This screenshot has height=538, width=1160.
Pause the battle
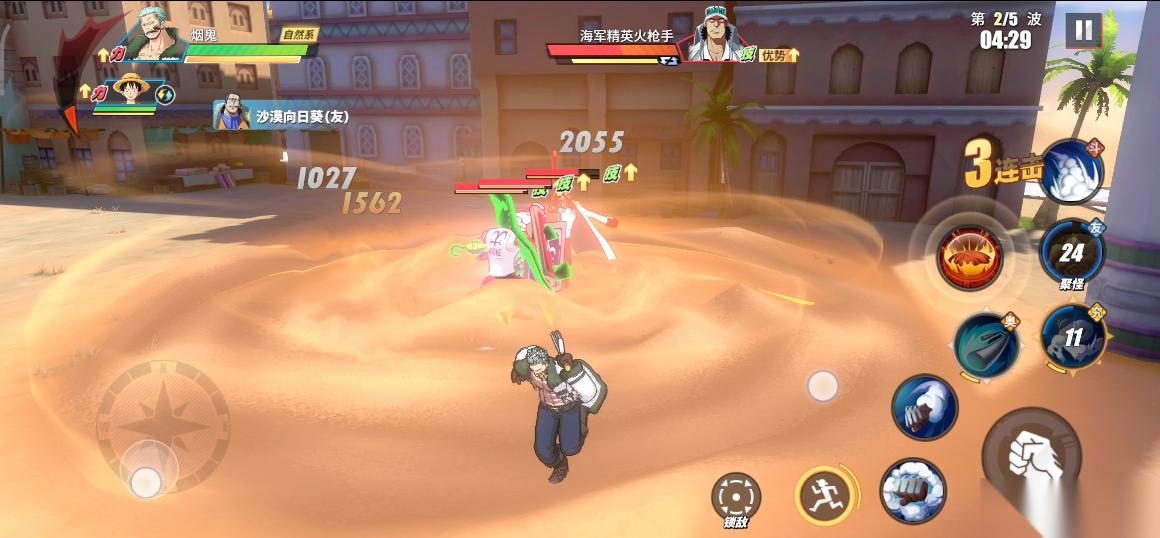(1082, 30)
